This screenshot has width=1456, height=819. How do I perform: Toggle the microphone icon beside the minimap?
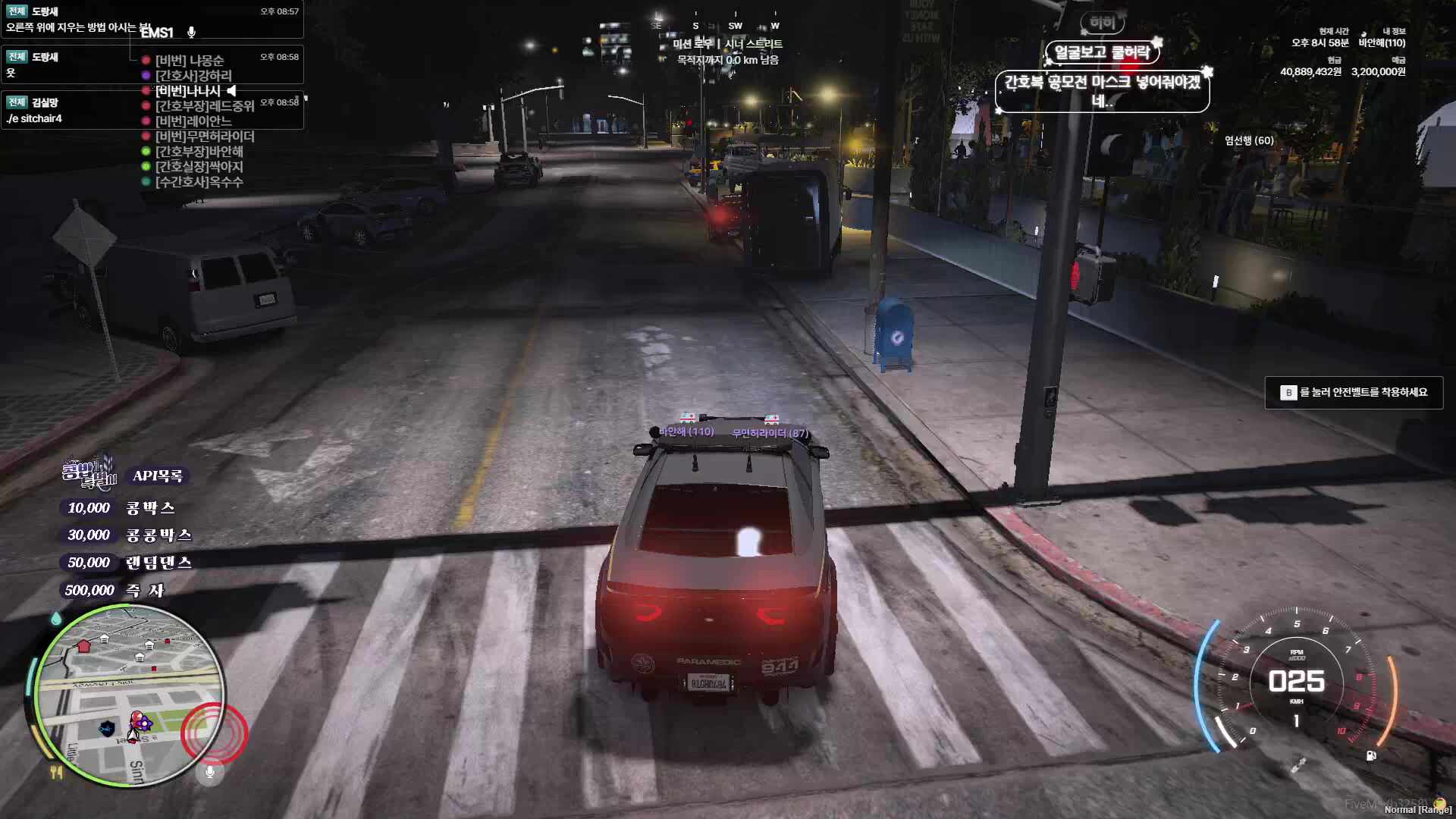[x=210, y=772]
